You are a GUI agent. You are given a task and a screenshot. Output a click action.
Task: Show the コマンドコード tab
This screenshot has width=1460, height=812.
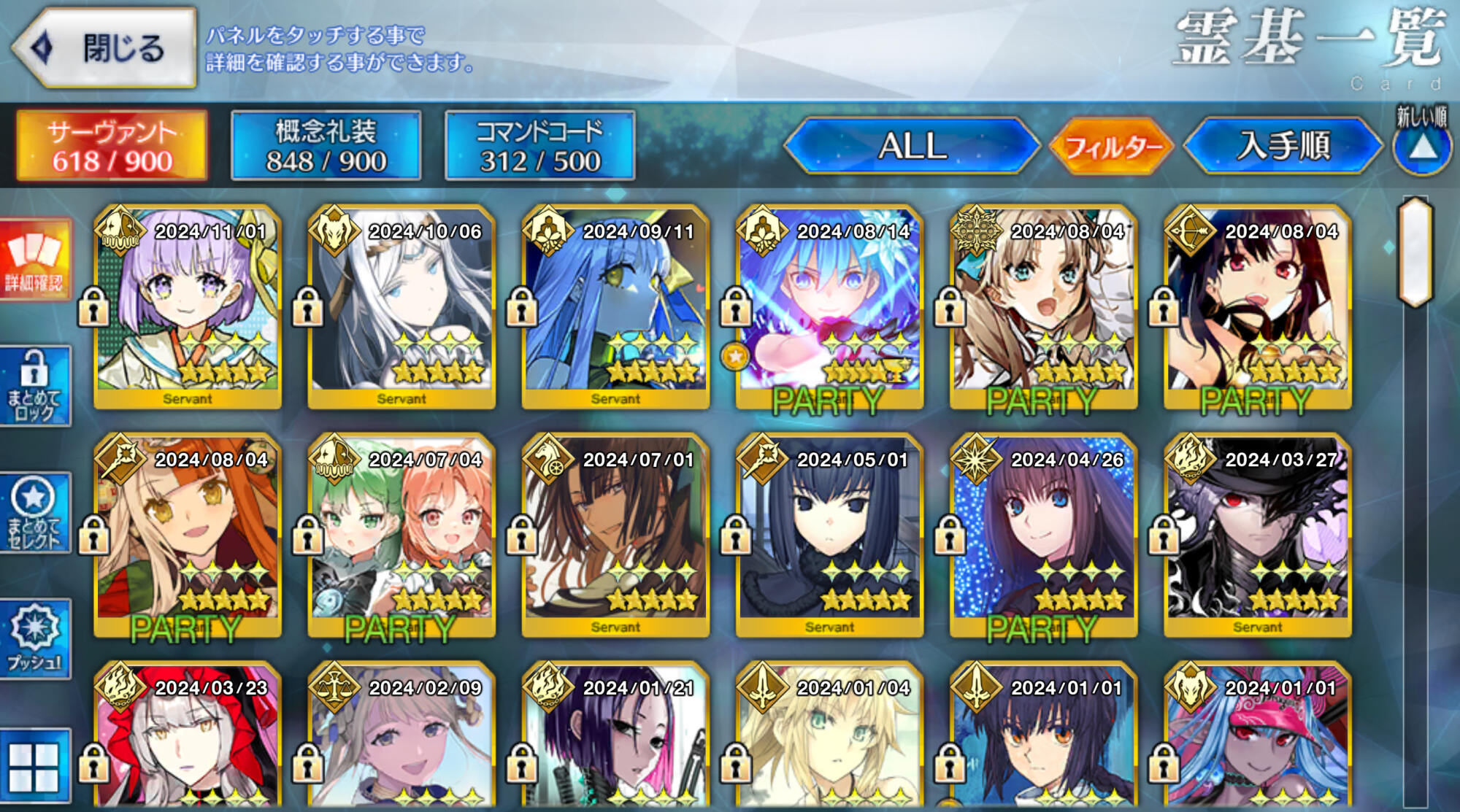click(x=540, y=146)
